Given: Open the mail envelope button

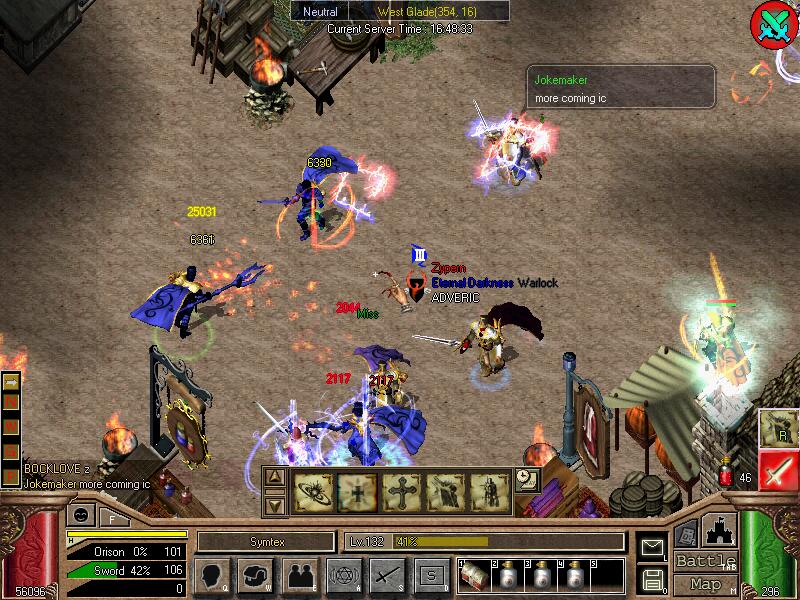Looking at the screenshot, I should click(x=652, y=547).
